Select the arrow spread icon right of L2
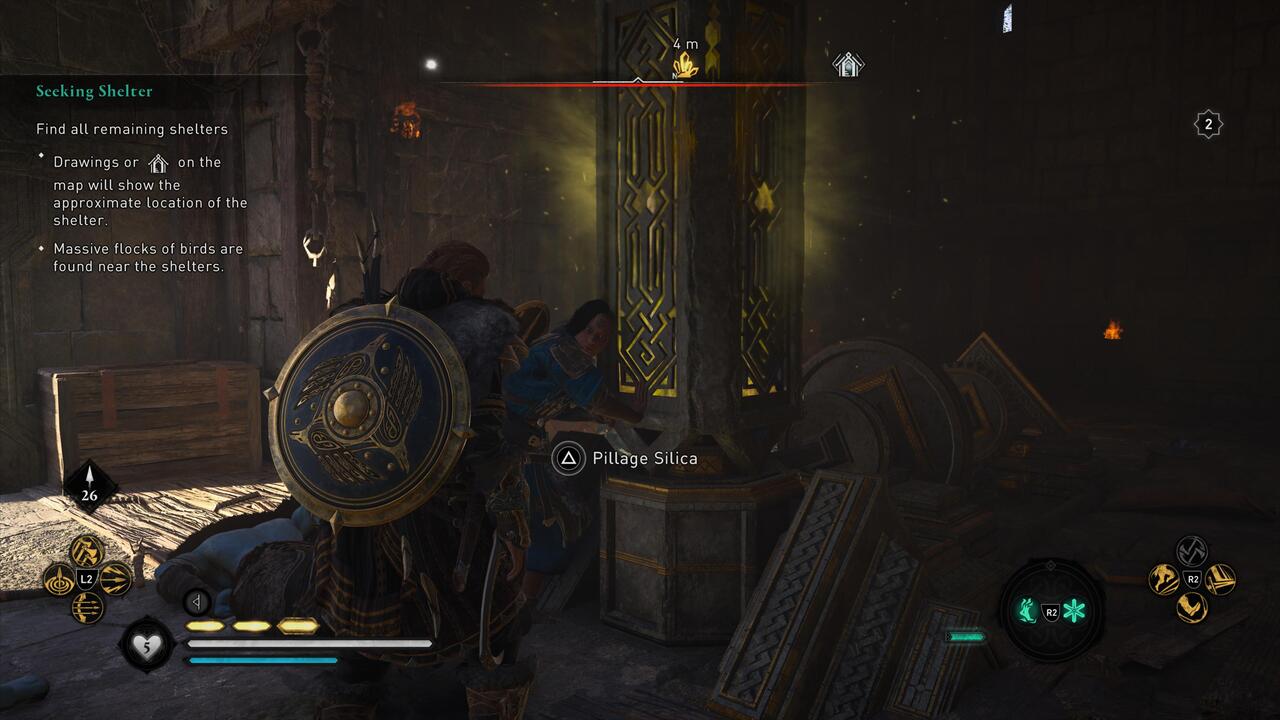The image size is (1280, 720). point(115,578)
